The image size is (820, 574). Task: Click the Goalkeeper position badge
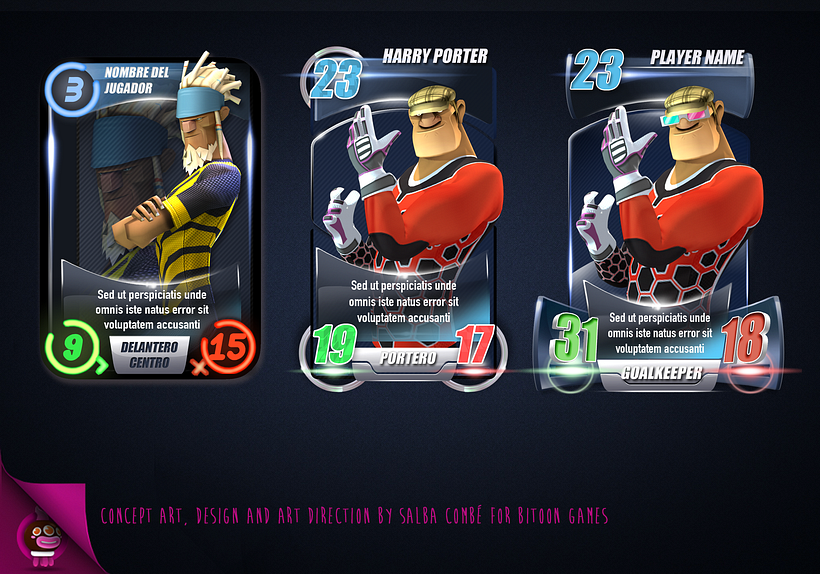point(660,373)
